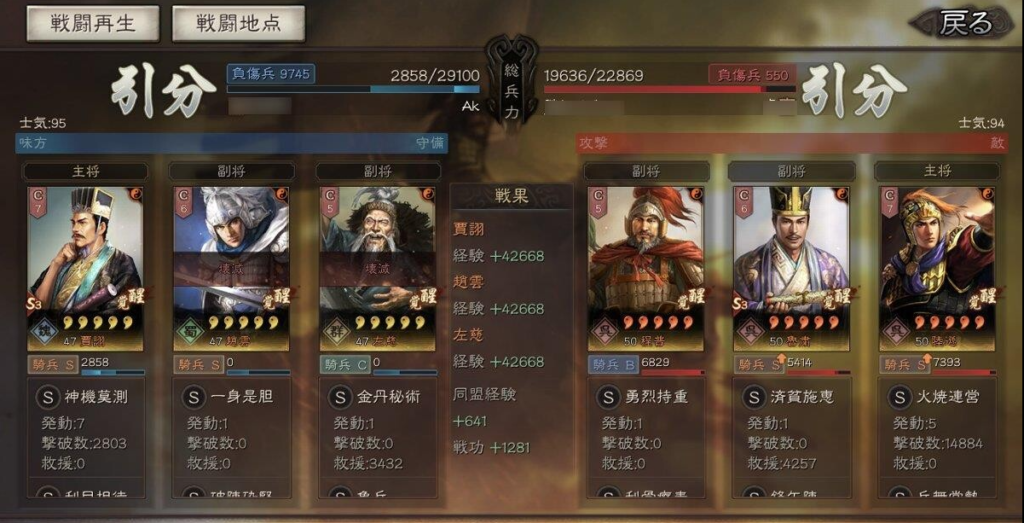Open the 戦闘地点 battle location
Image resolution: width=1024 pixels, height=523 pixels.
click(x=238, y=23)
